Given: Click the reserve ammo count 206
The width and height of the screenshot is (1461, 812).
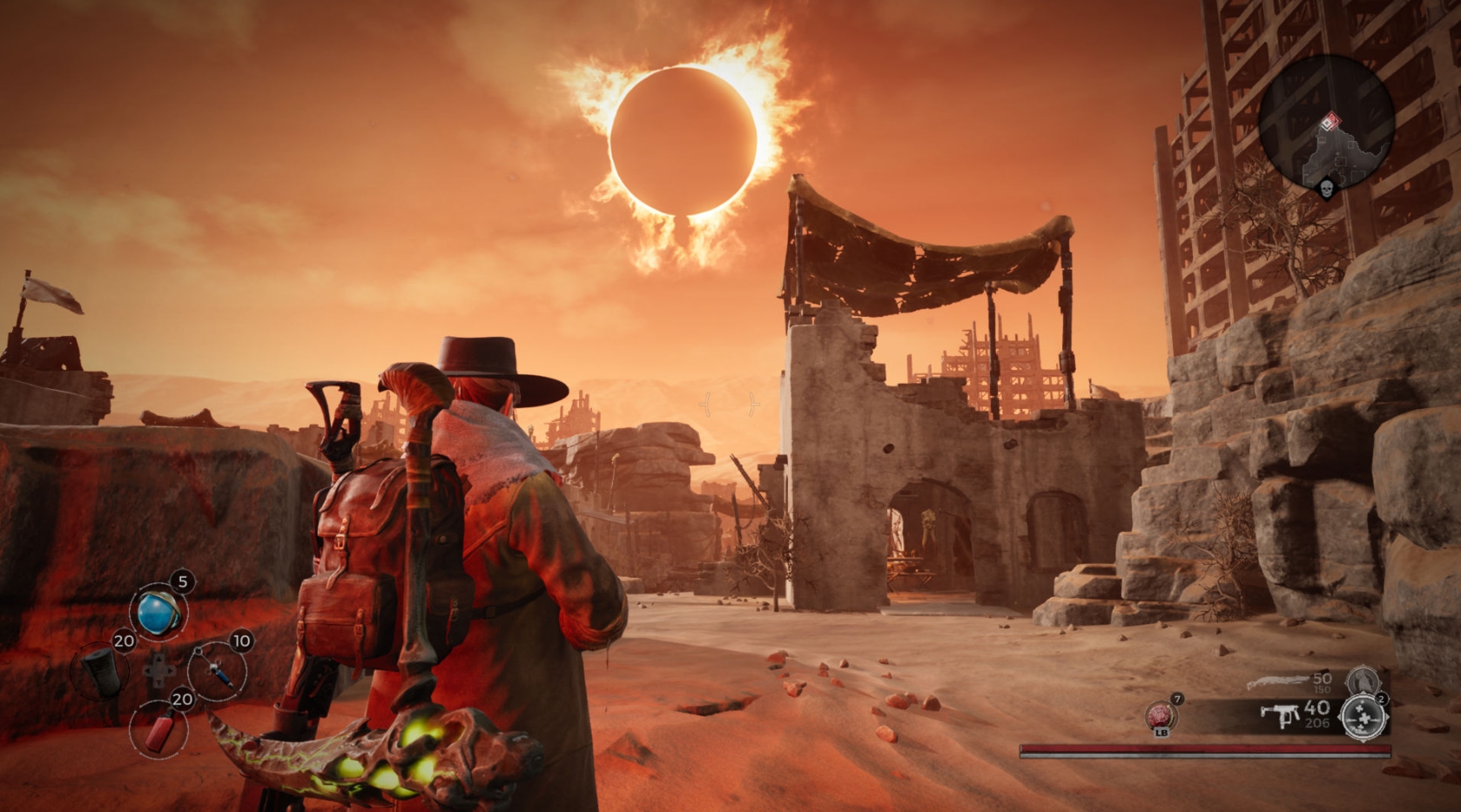Looking at the screenshot, I should point(1316,722).
